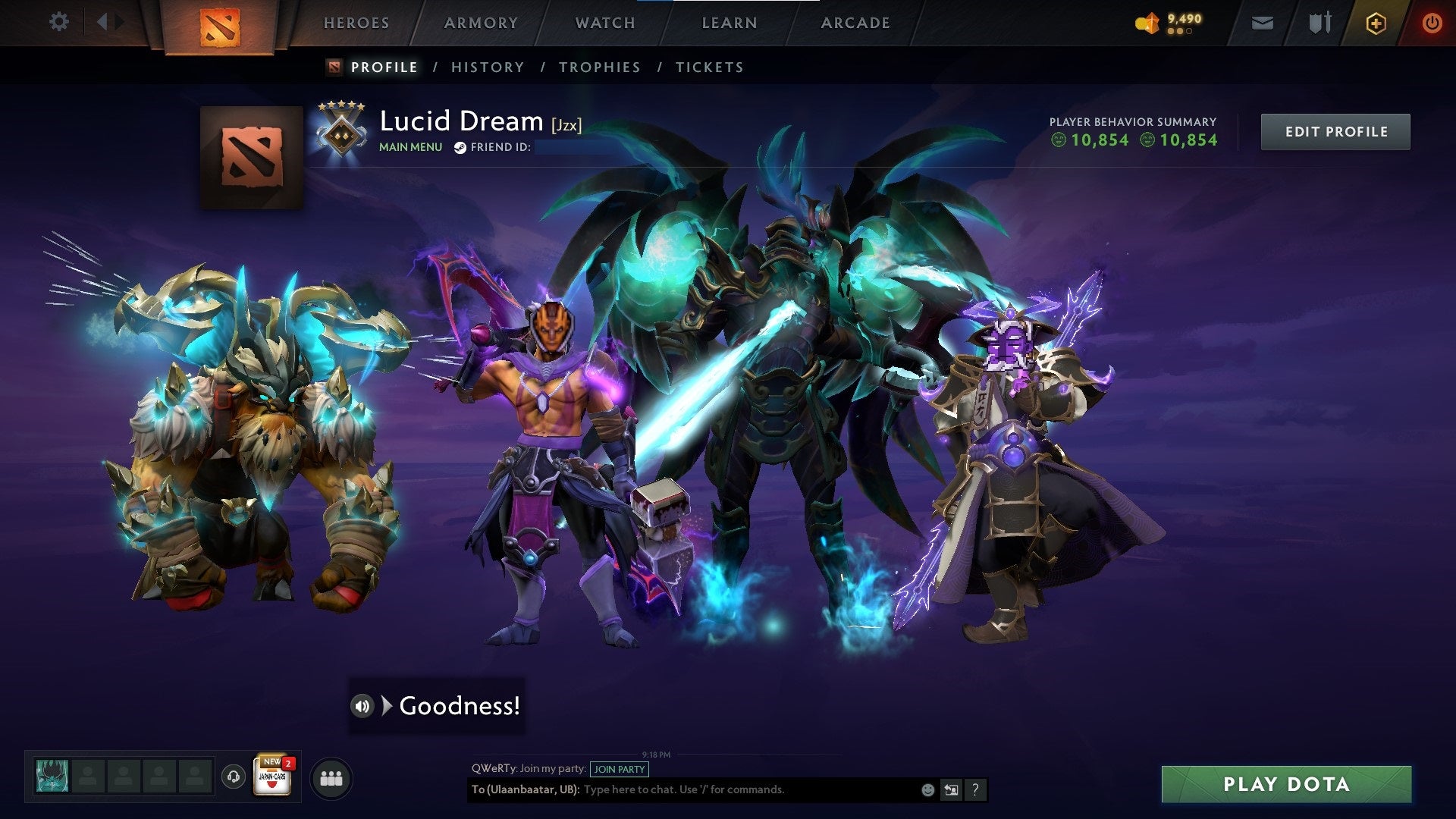Toggle voice chat with the headset icon
1456x819 pixels.
click(x=234, y=779)
